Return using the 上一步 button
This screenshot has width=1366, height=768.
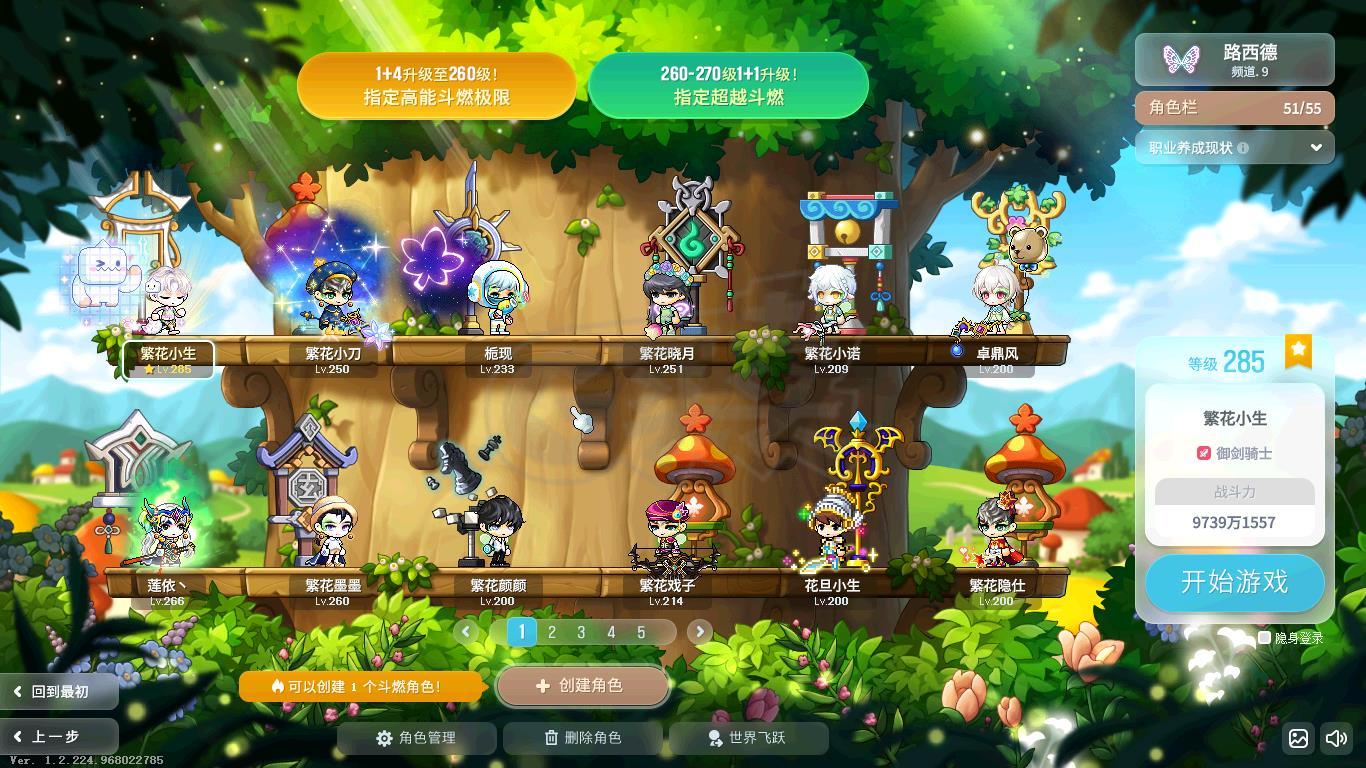(58, 737)
